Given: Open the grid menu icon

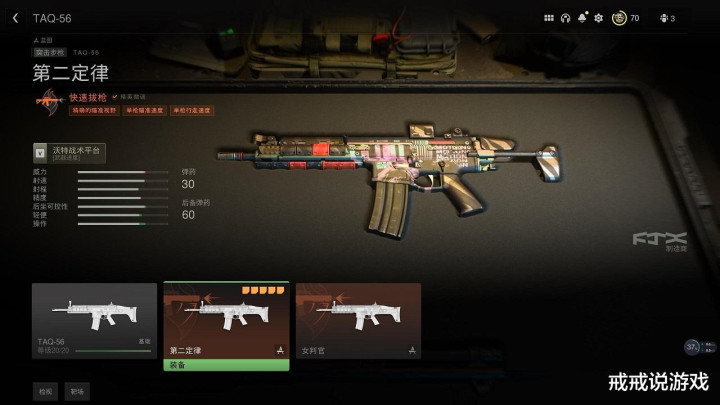Looking at the screenshot, I should click(x=548, y=18).
